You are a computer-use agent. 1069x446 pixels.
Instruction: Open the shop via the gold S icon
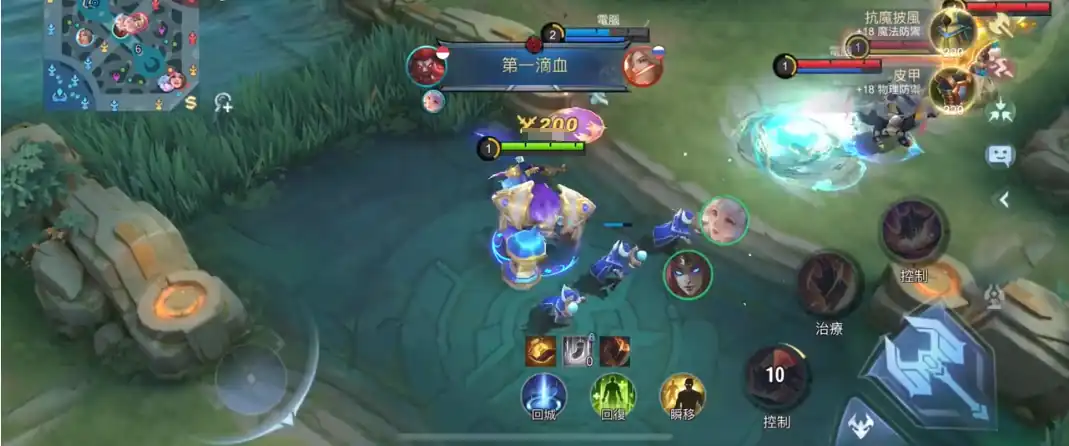(x=190, y=102)
